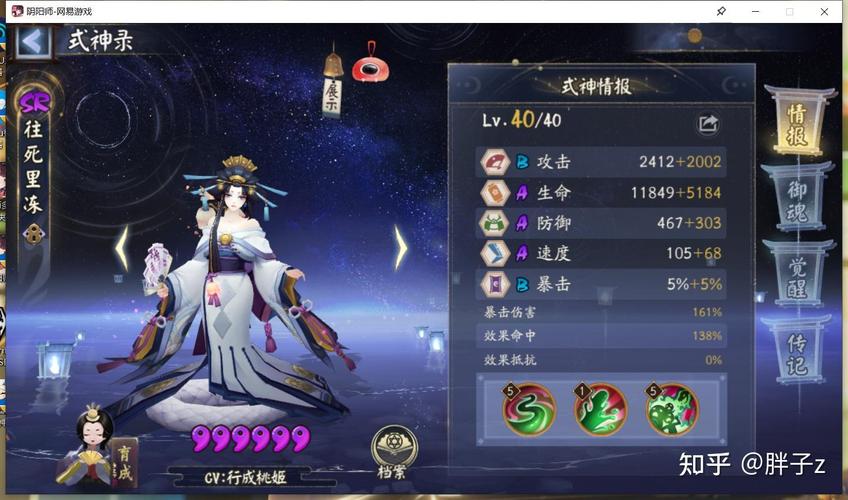Click the red daruma charm icon
This screenshot has width=848, height=500.
tap(370, 63)
